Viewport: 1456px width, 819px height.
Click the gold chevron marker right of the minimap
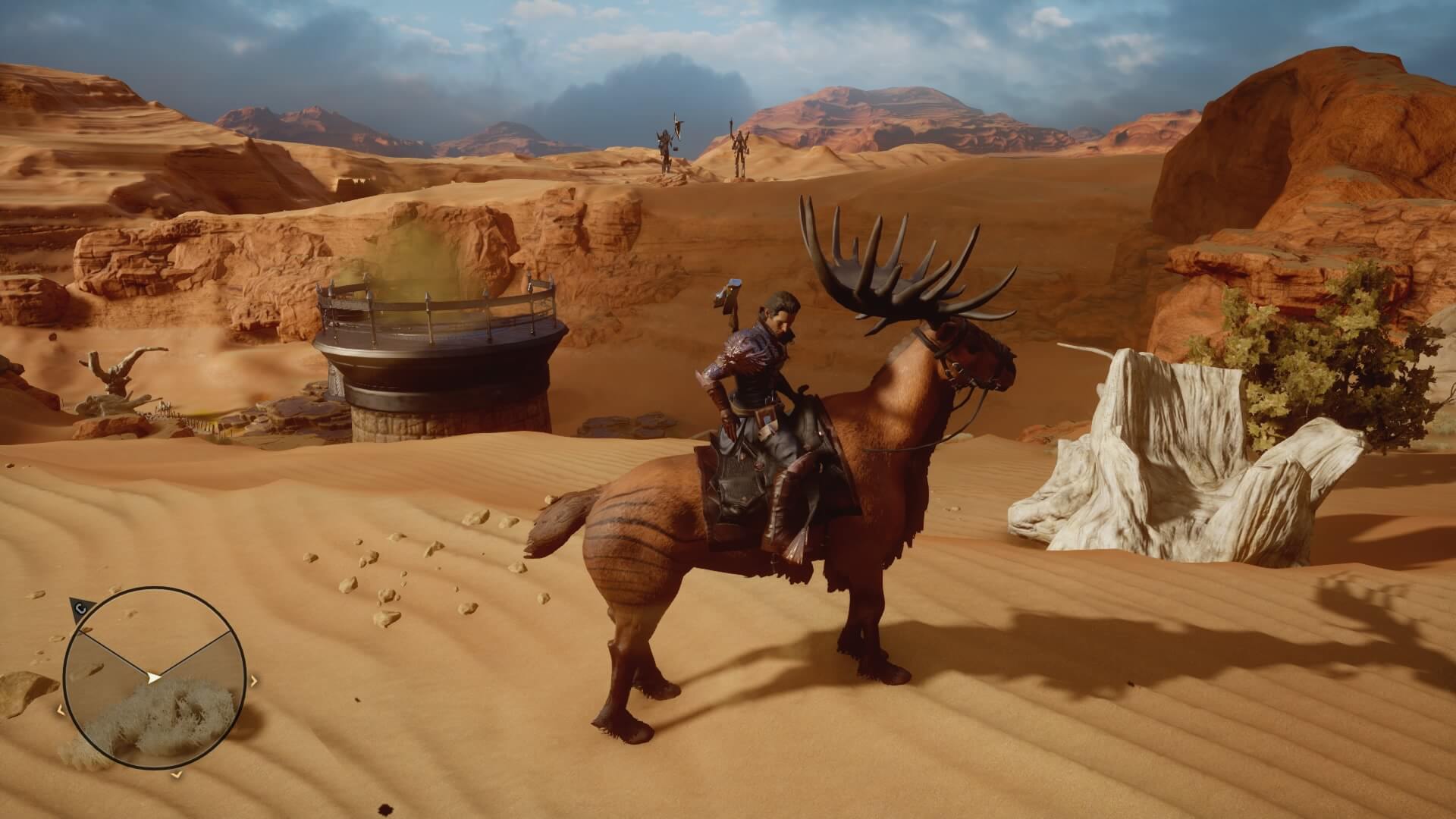254,679
